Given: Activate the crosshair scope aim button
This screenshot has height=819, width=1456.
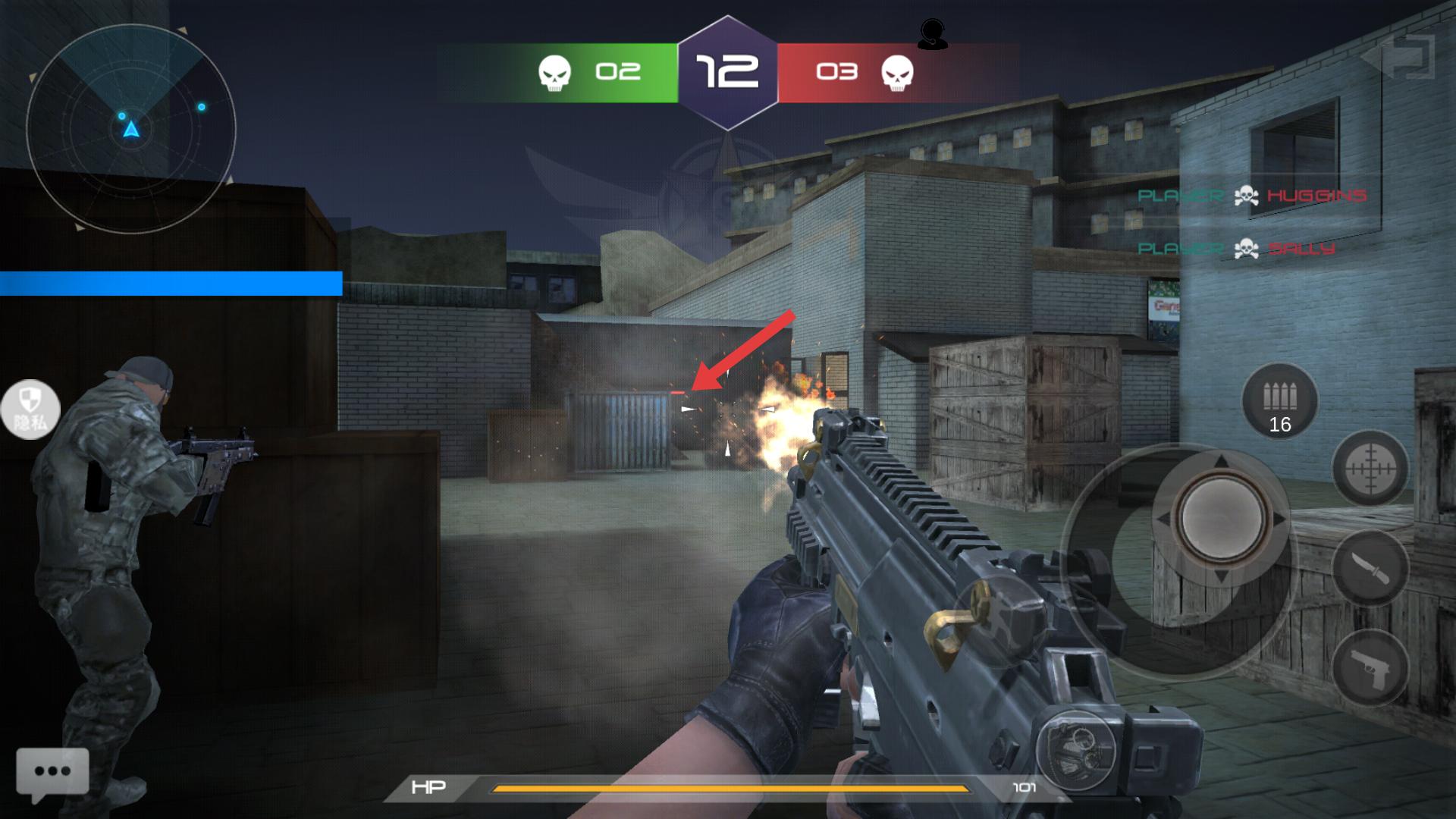Looking at the screenshot, I should [x=1370, y=469].
